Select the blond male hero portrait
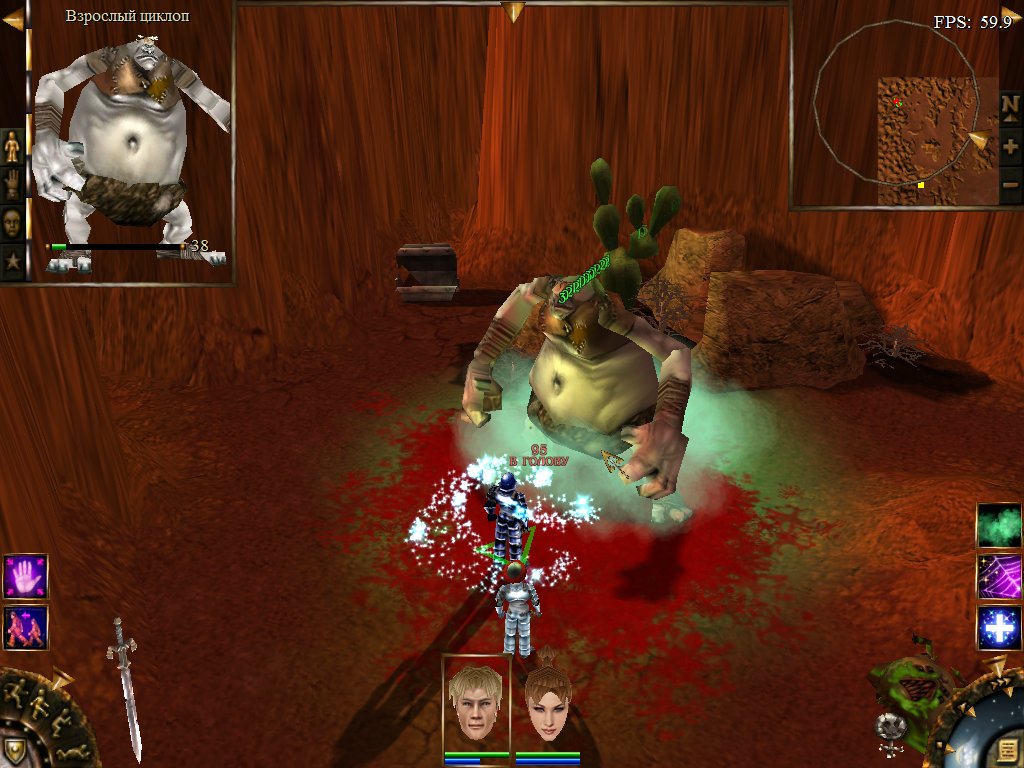The width and height of the screenshot is (1024, 768). coord(476,704)
